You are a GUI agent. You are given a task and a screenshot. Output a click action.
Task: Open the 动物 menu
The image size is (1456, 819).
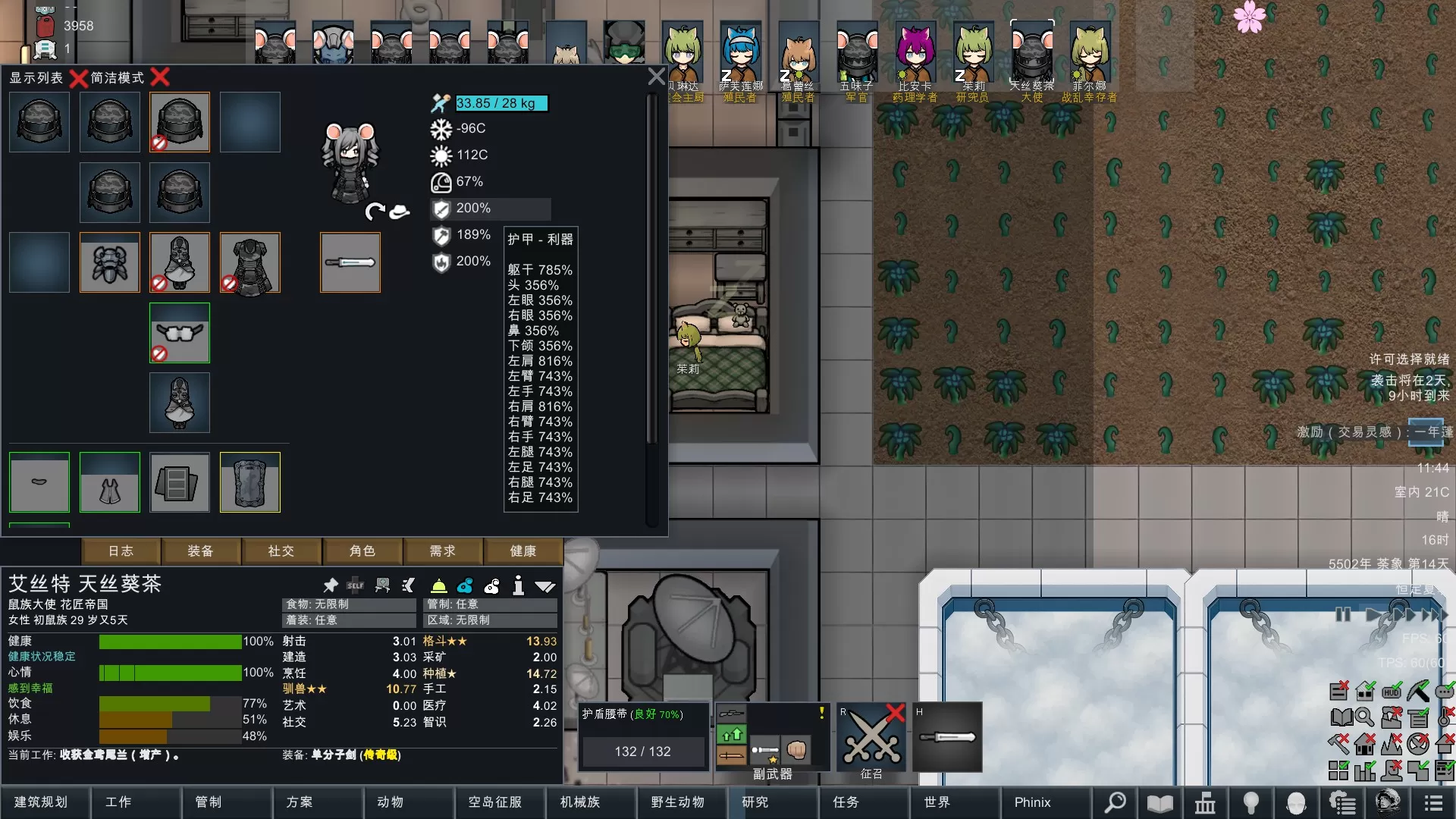pos(391,802)
